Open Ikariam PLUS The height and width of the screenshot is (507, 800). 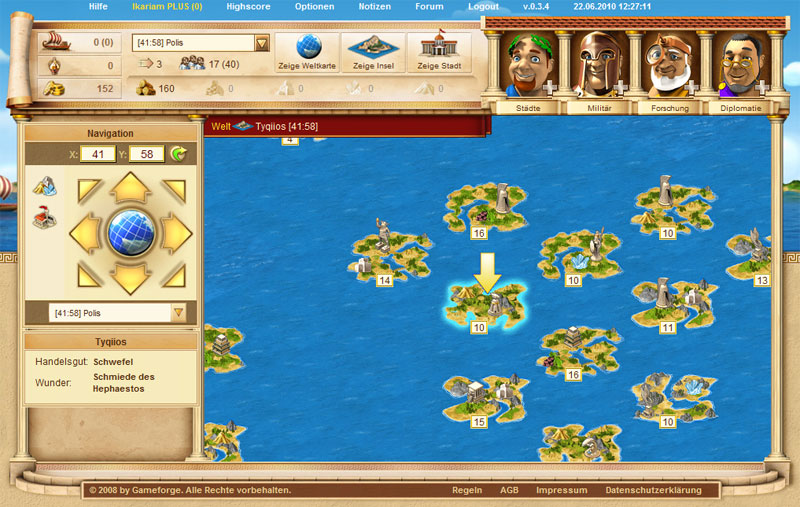165,6
